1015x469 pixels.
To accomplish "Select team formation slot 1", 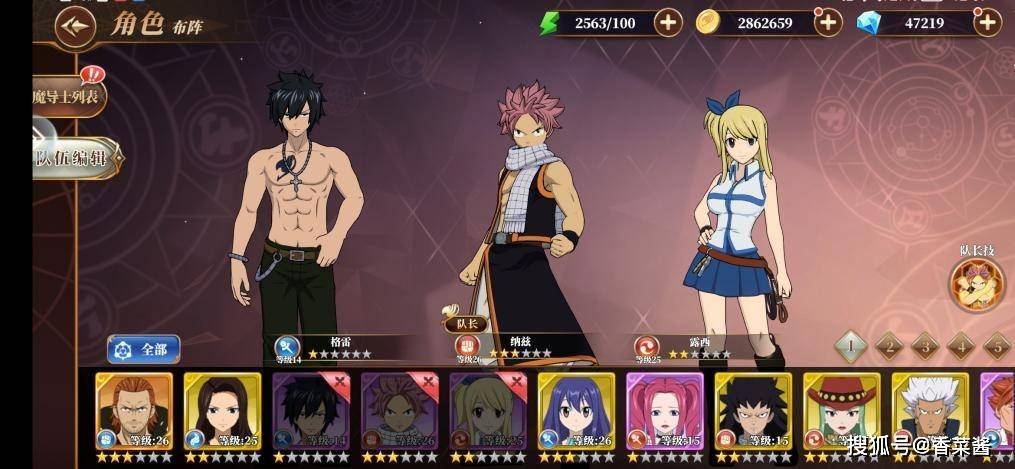I will (850, 346).
